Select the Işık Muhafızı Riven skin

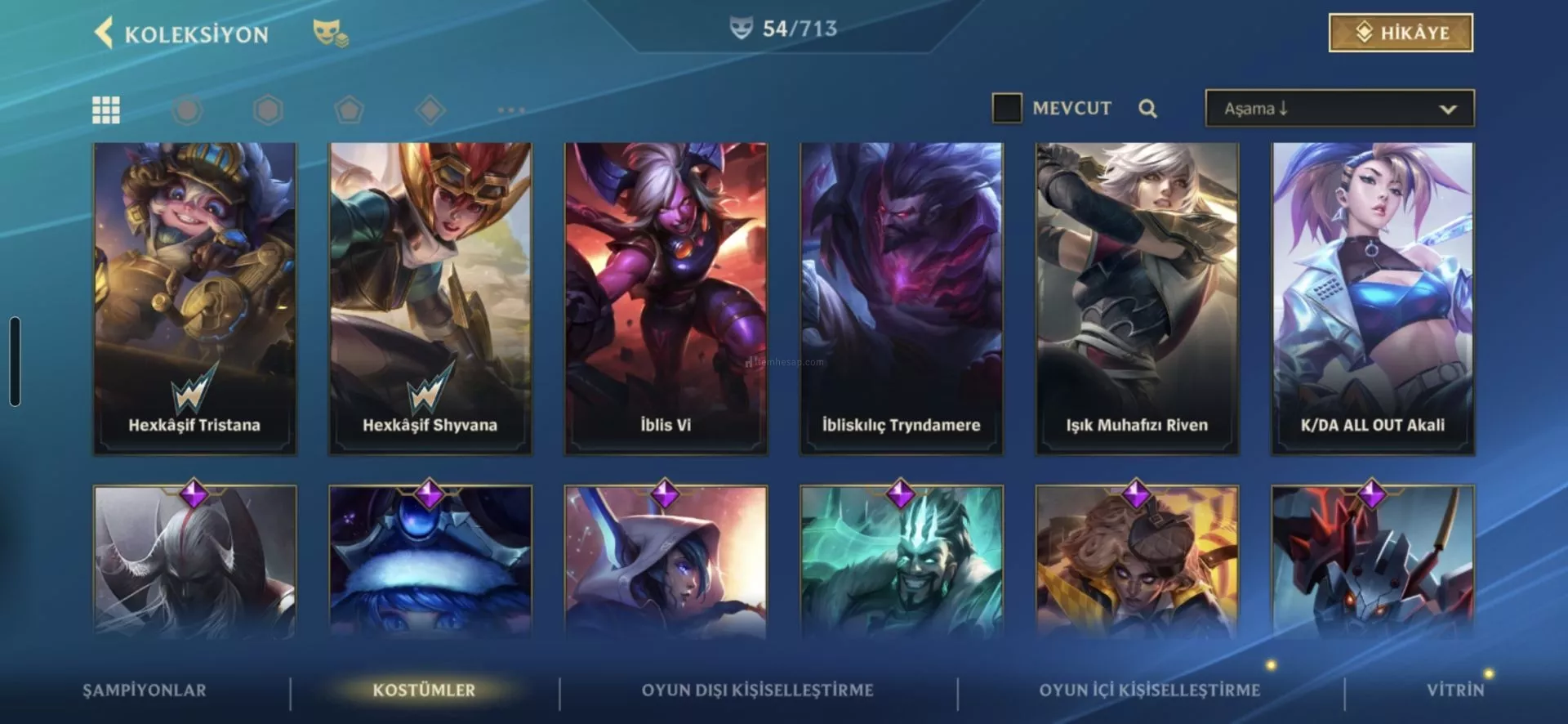coord(1137,298)
